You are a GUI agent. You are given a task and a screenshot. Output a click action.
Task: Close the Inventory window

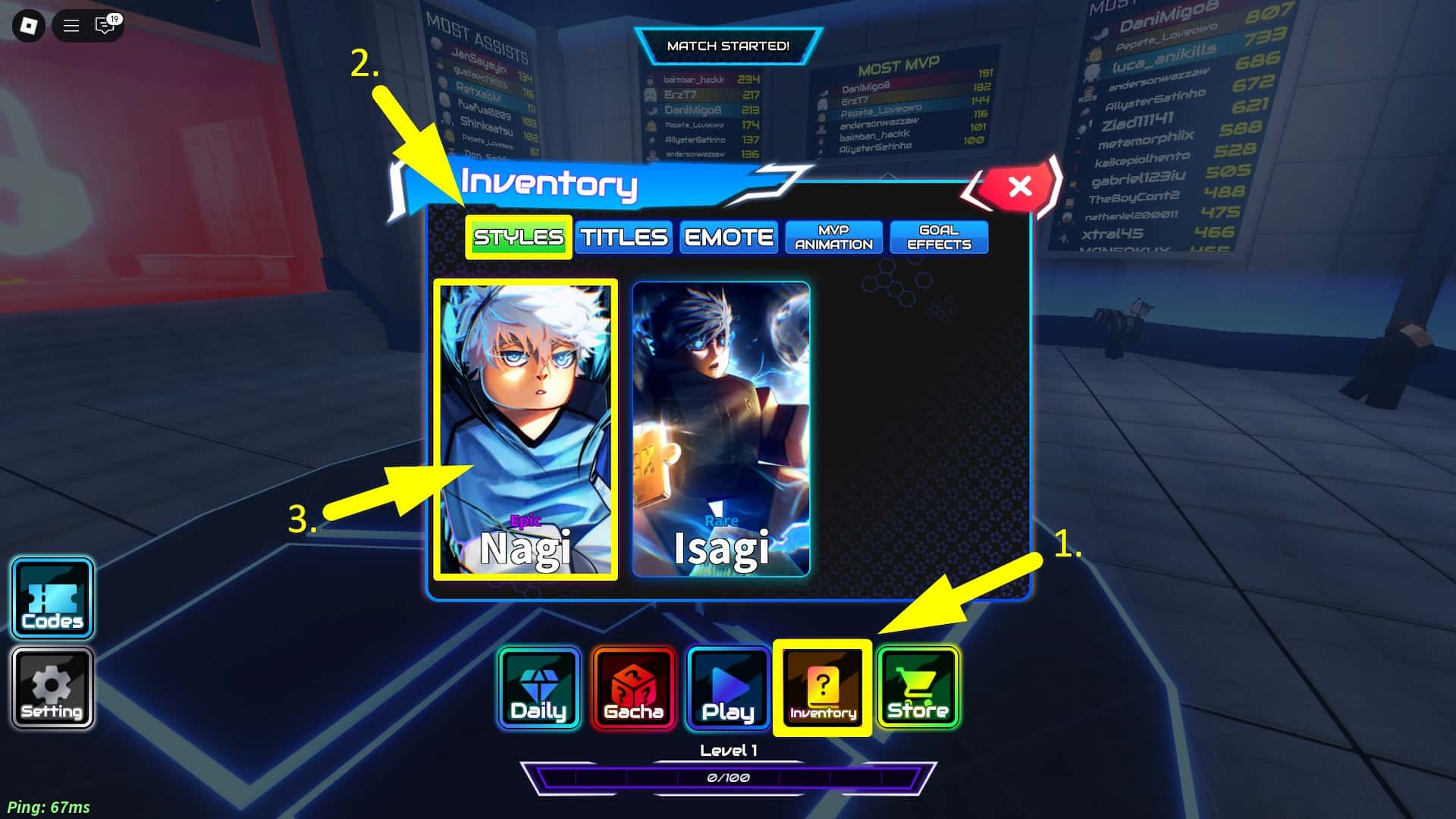(x=1019, y=187)
